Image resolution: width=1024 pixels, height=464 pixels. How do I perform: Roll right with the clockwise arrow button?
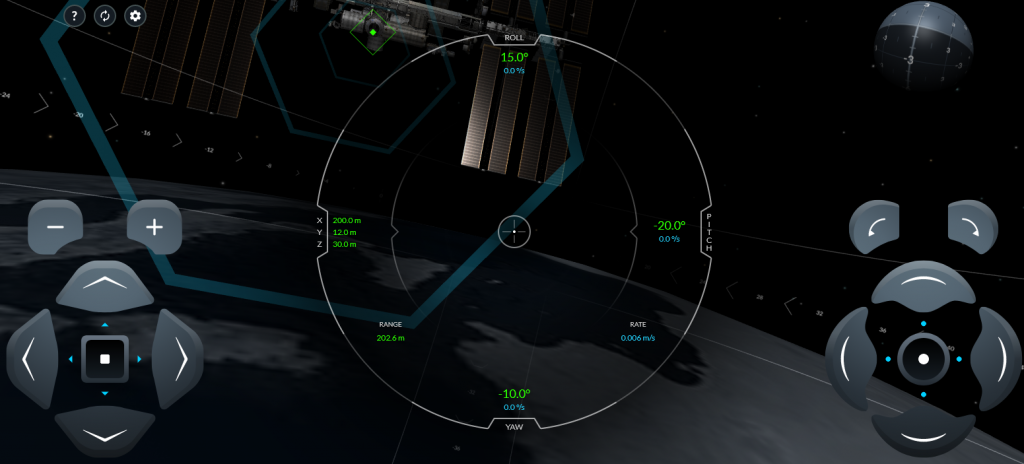click(x=973, y=227)
